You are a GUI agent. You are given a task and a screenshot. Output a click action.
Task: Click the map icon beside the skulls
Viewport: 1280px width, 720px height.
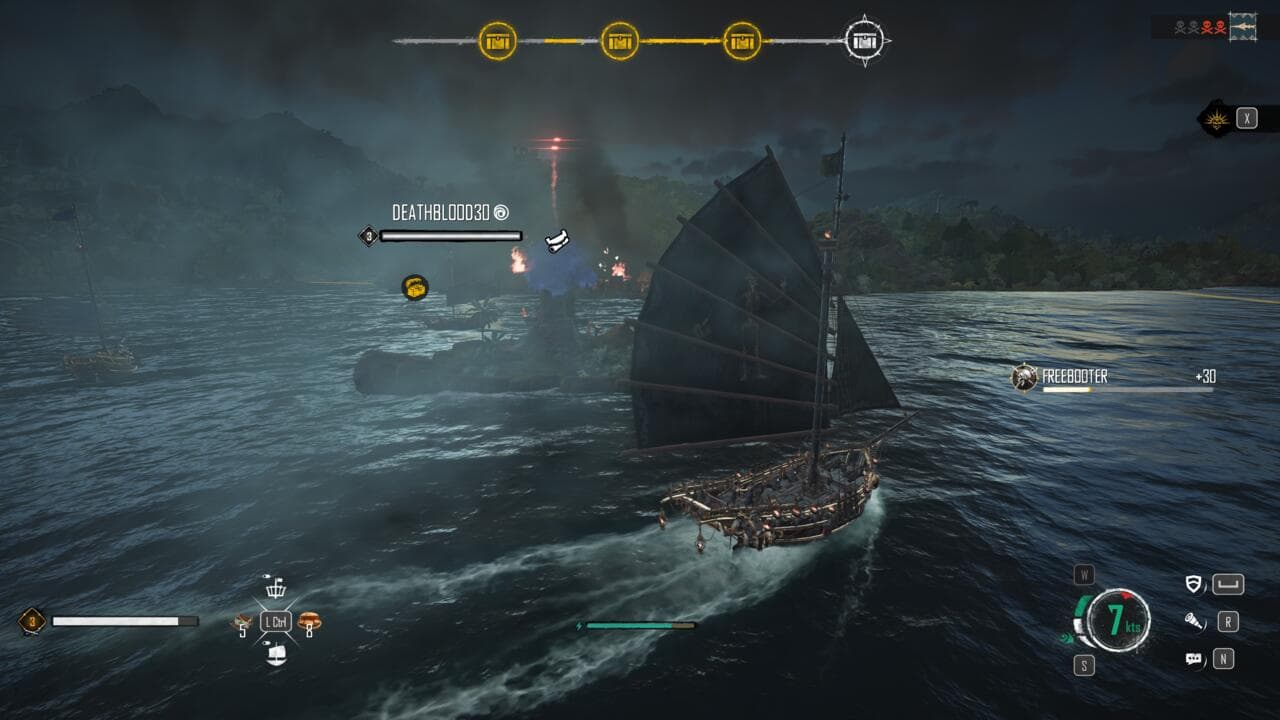point(1243,25)
